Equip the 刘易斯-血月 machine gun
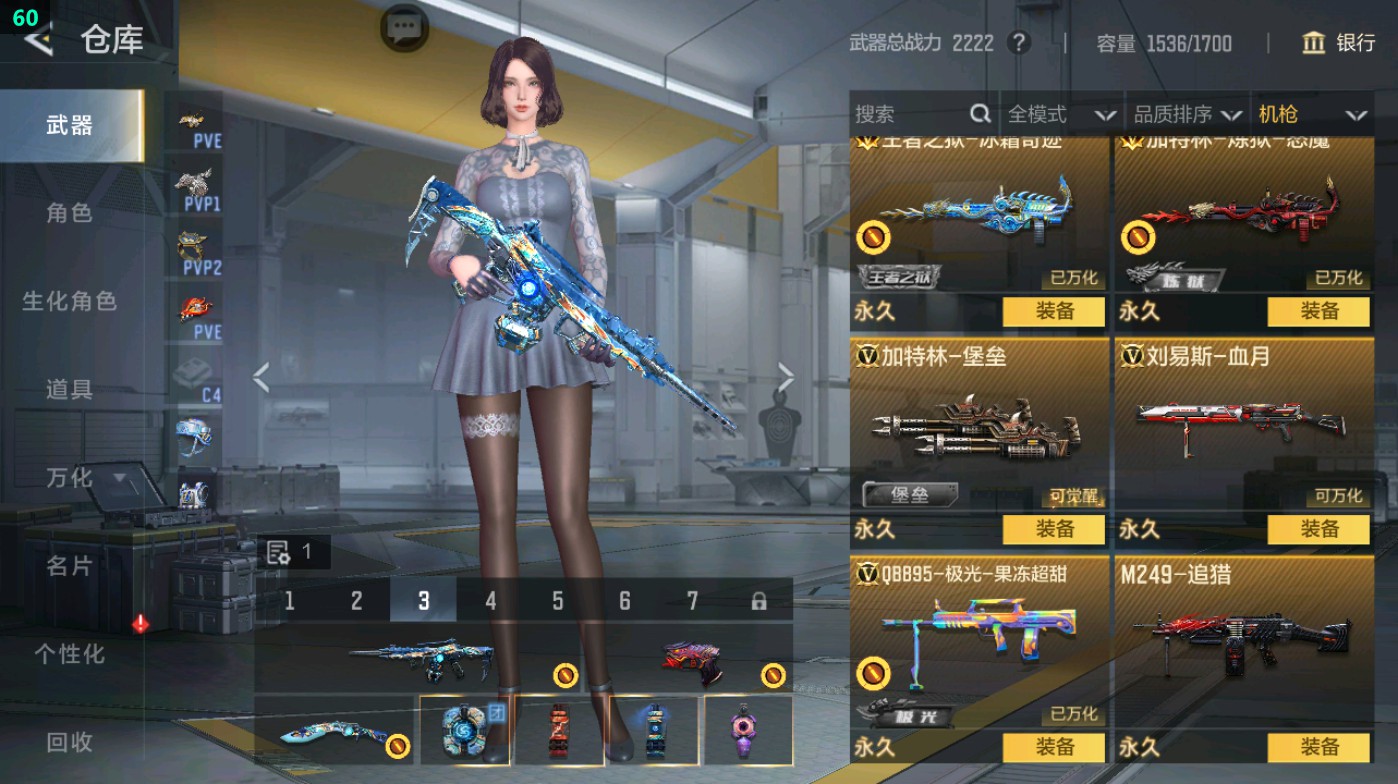The height and width of the screenshot is (784, 1398). [x=1318, y=529]
